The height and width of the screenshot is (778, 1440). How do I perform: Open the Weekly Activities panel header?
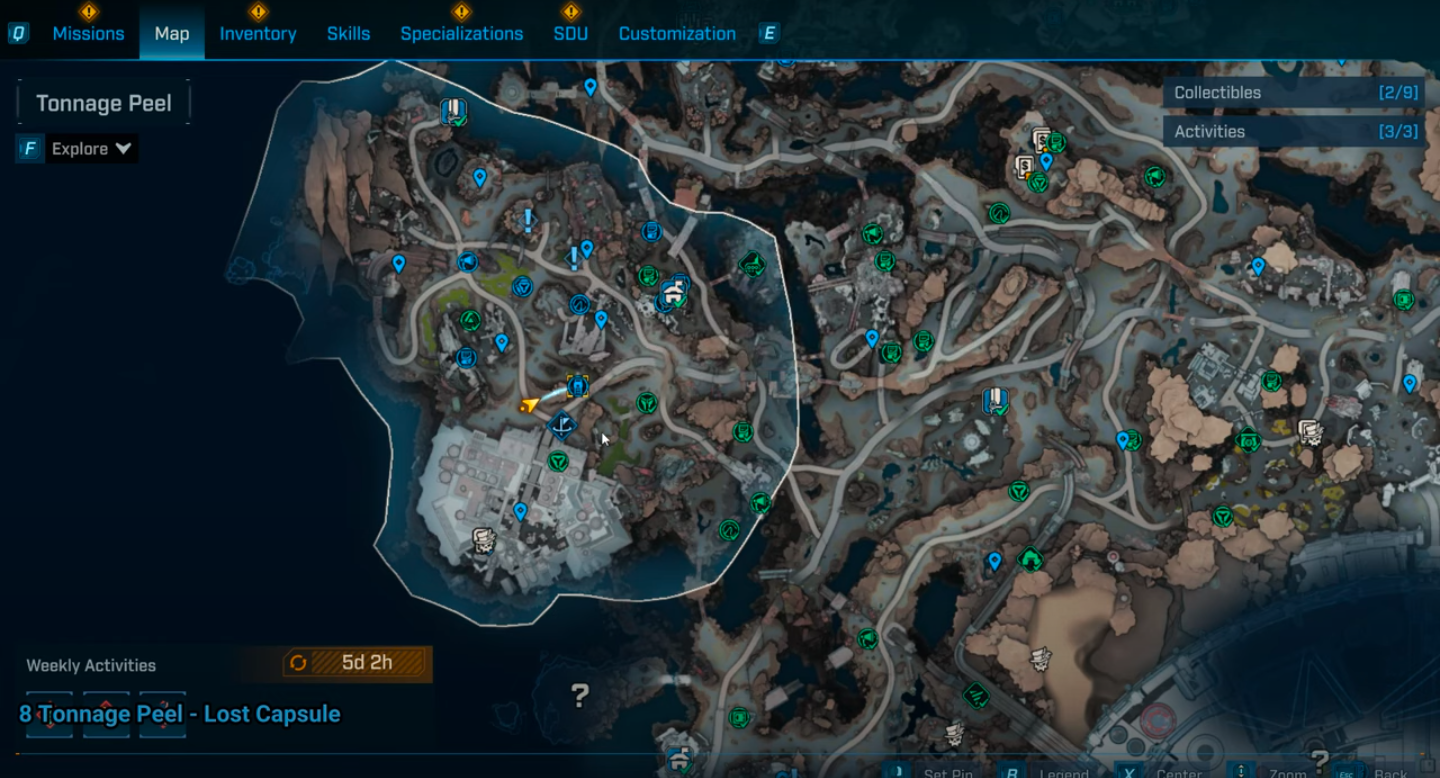[x=91, y=665]
